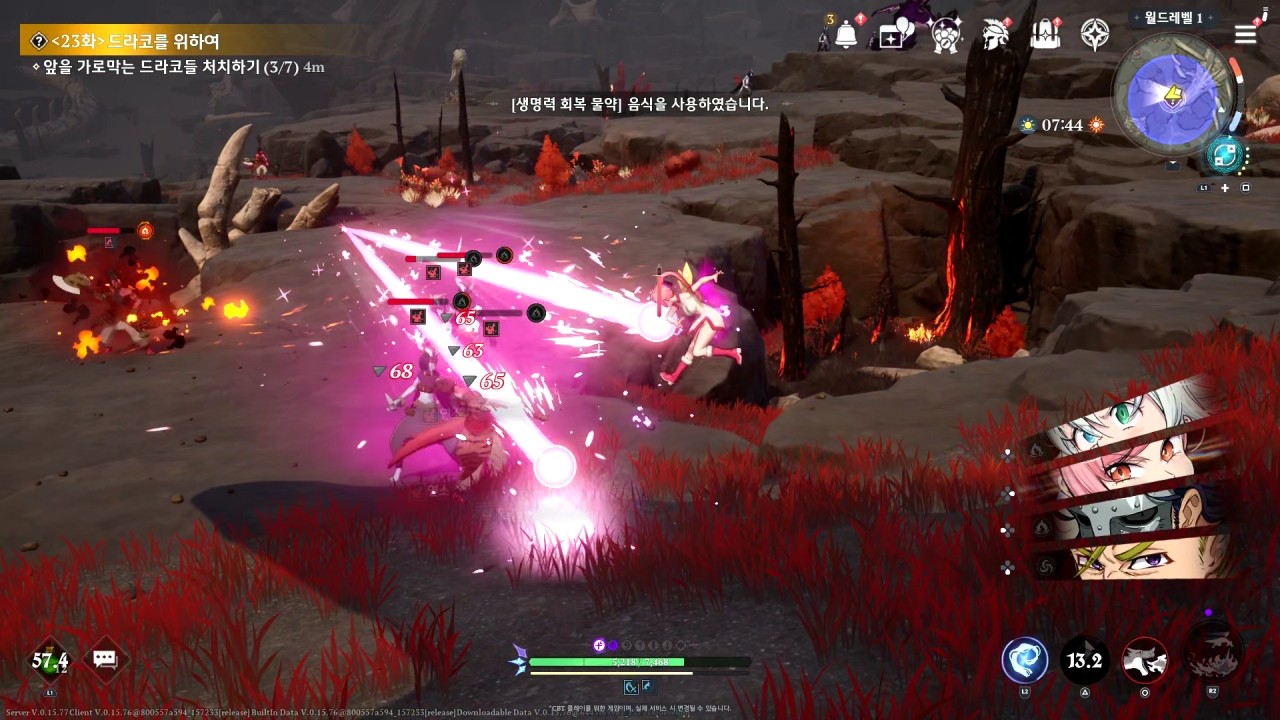Open the hamburger main menu
Viewport: 1280px width, 720px height.
tap(1245, 35)
